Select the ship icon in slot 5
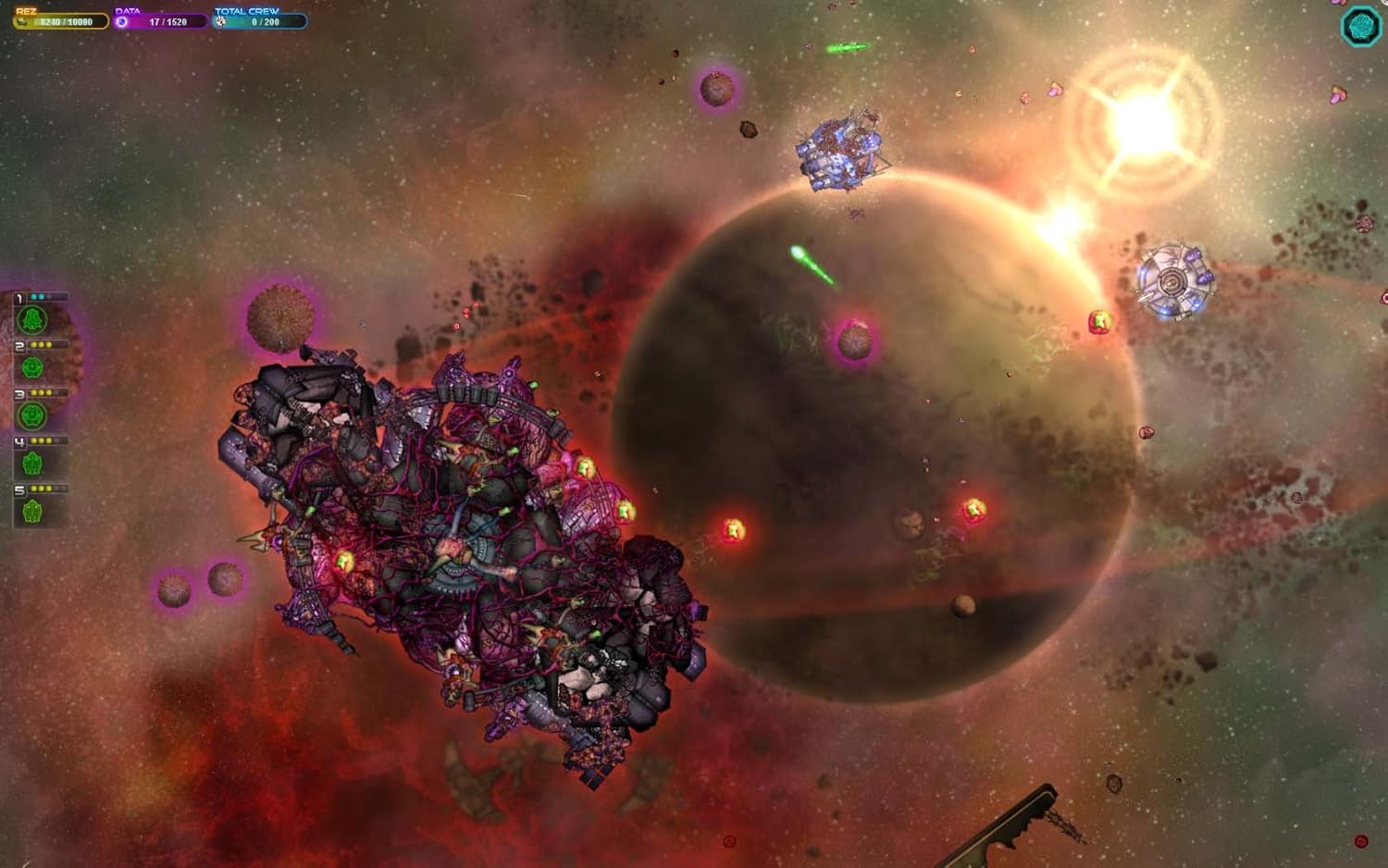Screen dimensions: 1388x868 (x=33, y=511)
